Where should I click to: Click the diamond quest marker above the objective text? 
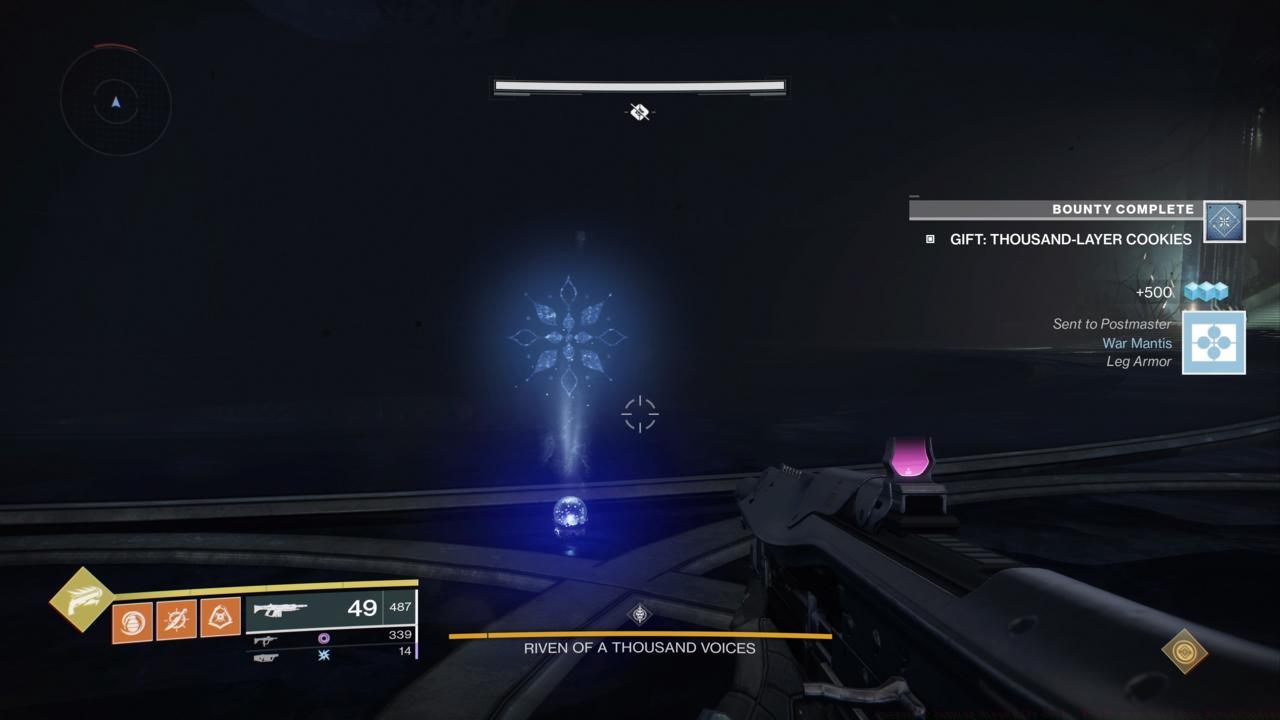pyautogui.click(x=638, y=613)
